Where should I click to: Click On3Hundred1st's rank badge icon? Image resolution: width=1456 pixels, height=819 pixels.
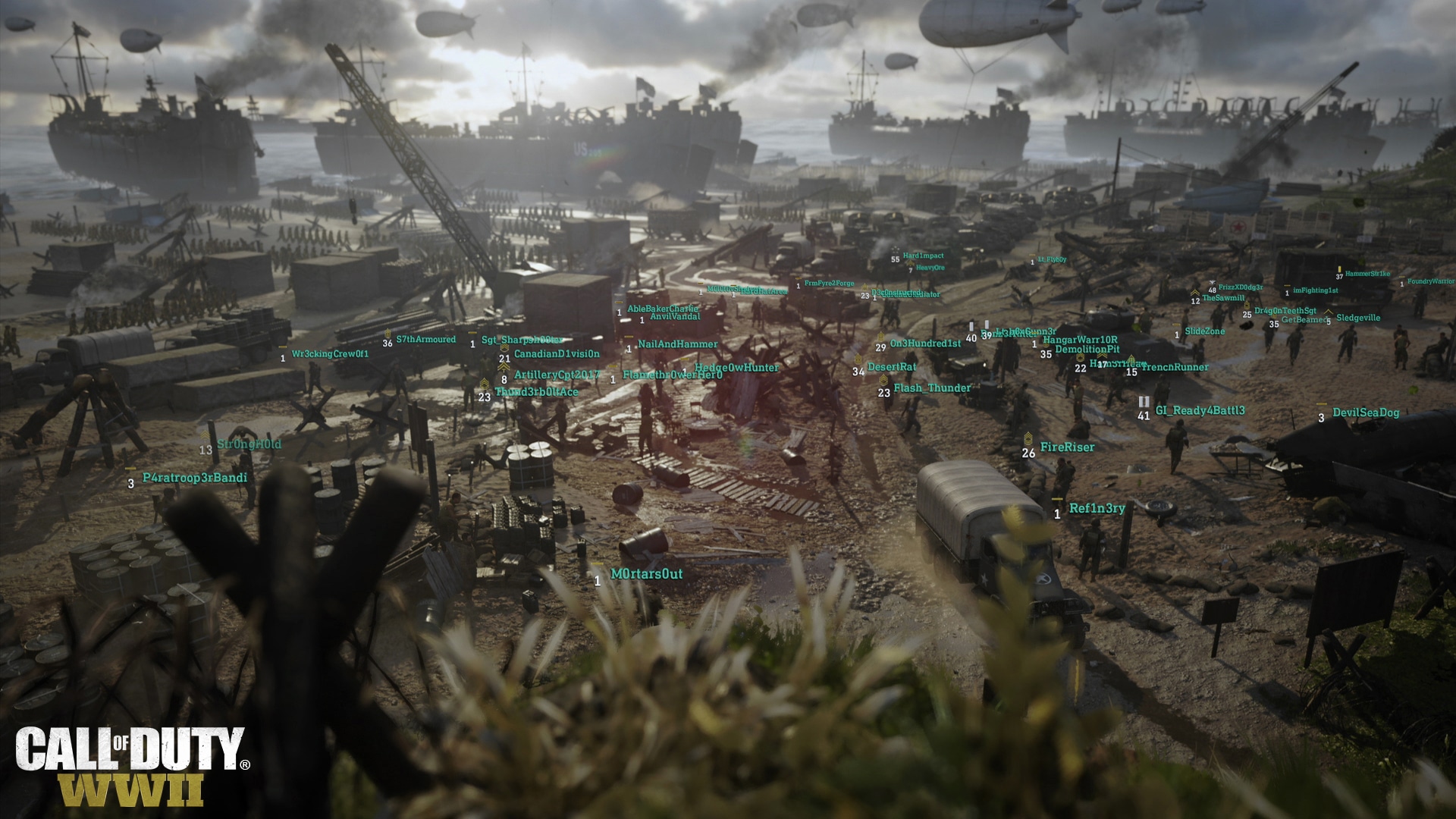pyautogui.click(x=880, y=337)
